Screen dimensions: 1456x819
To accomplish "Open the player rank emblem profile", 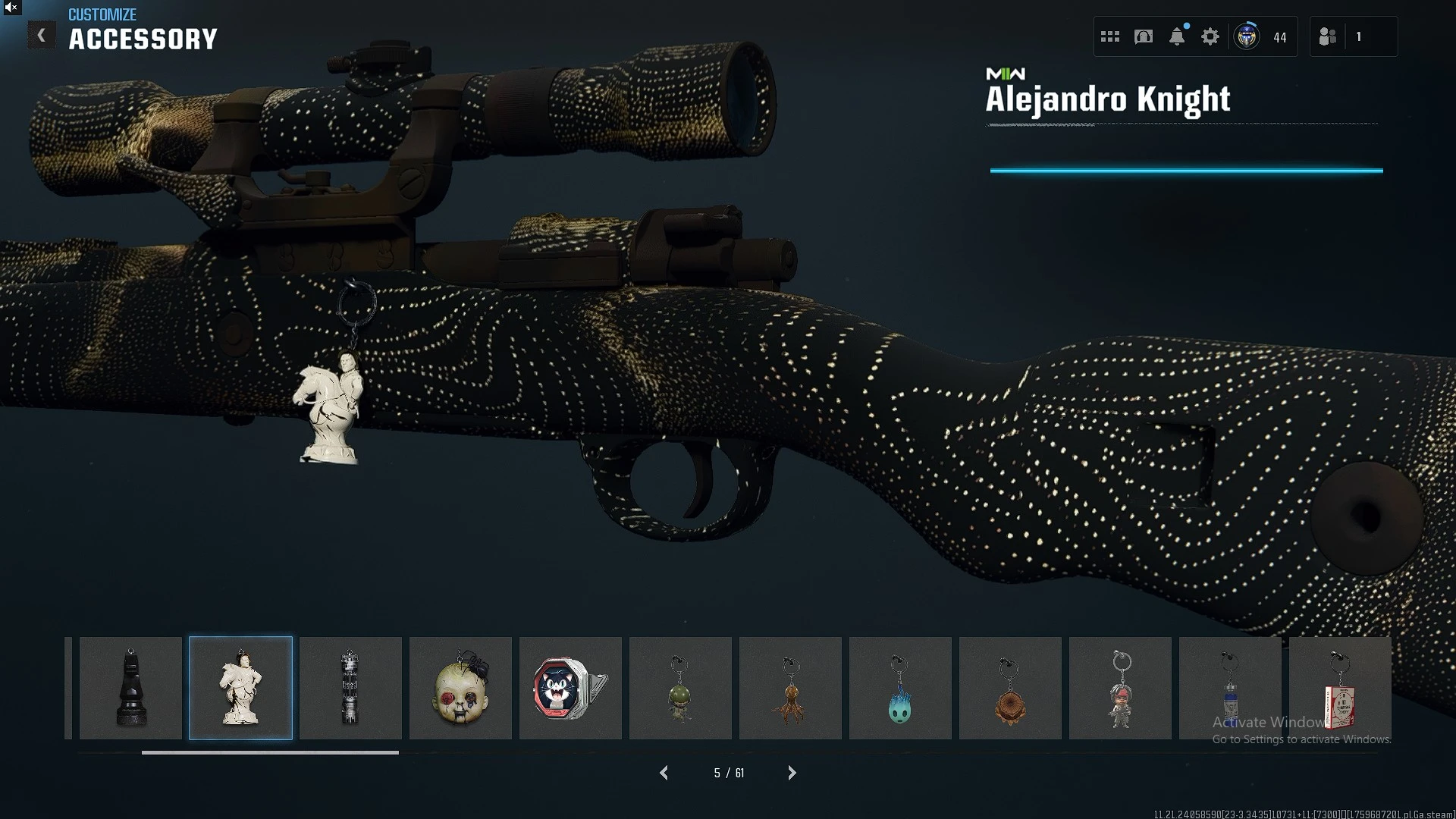I will (x=1247, y=36).
